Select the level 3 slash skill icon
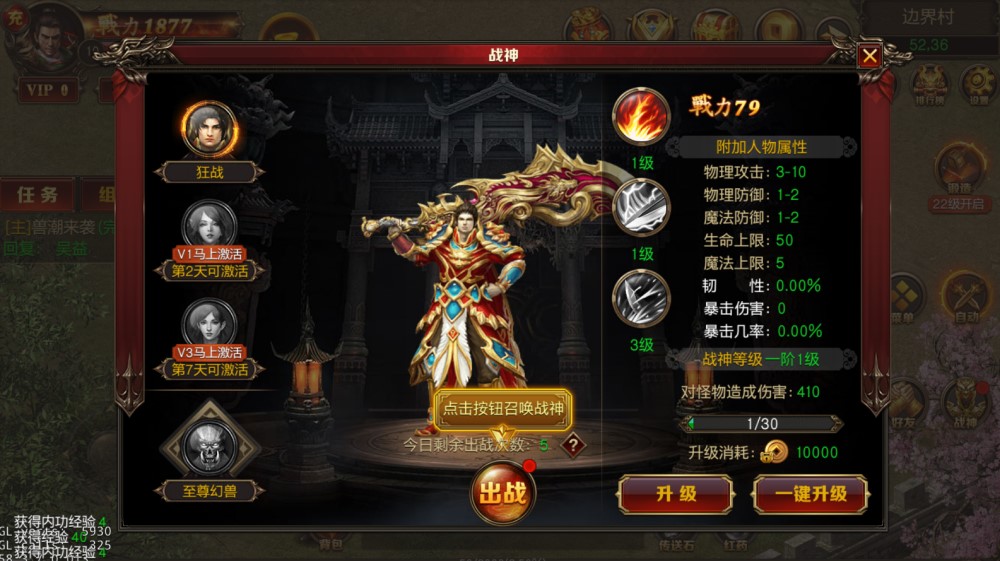The image size is (1000, 561). click(x=641, y=299)
